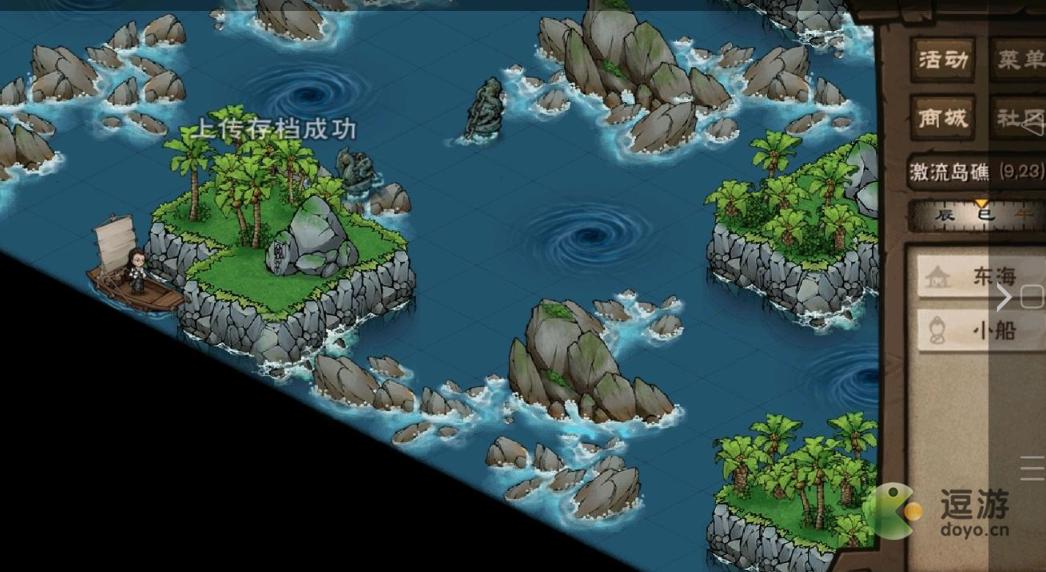Tap the phone overlay's right arrow
The width and height of the screenshot is (1046, 572).
[x=1005, y=297]
